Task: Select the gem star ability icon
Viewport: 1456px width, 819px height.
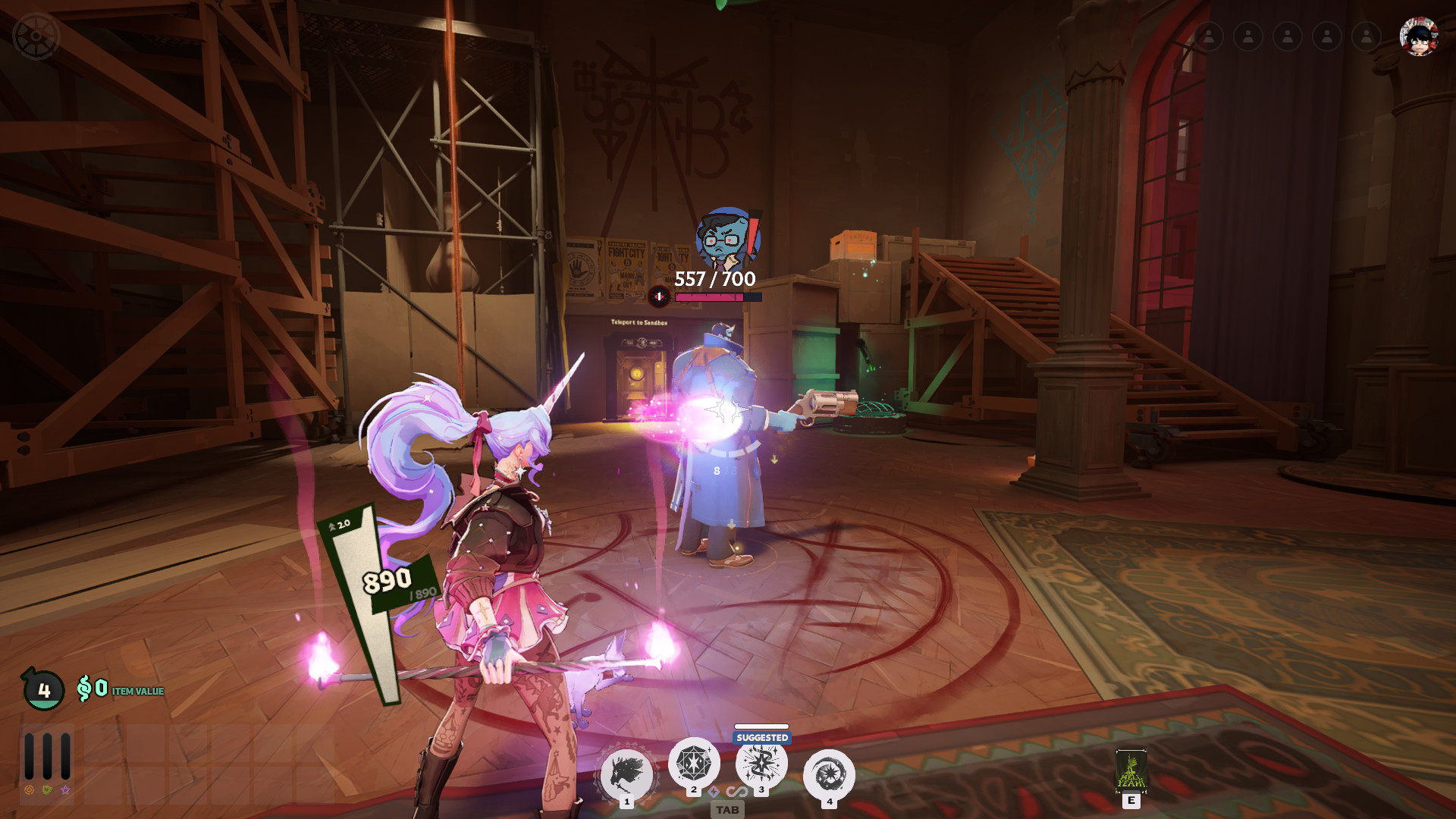Action: [693, 763]
